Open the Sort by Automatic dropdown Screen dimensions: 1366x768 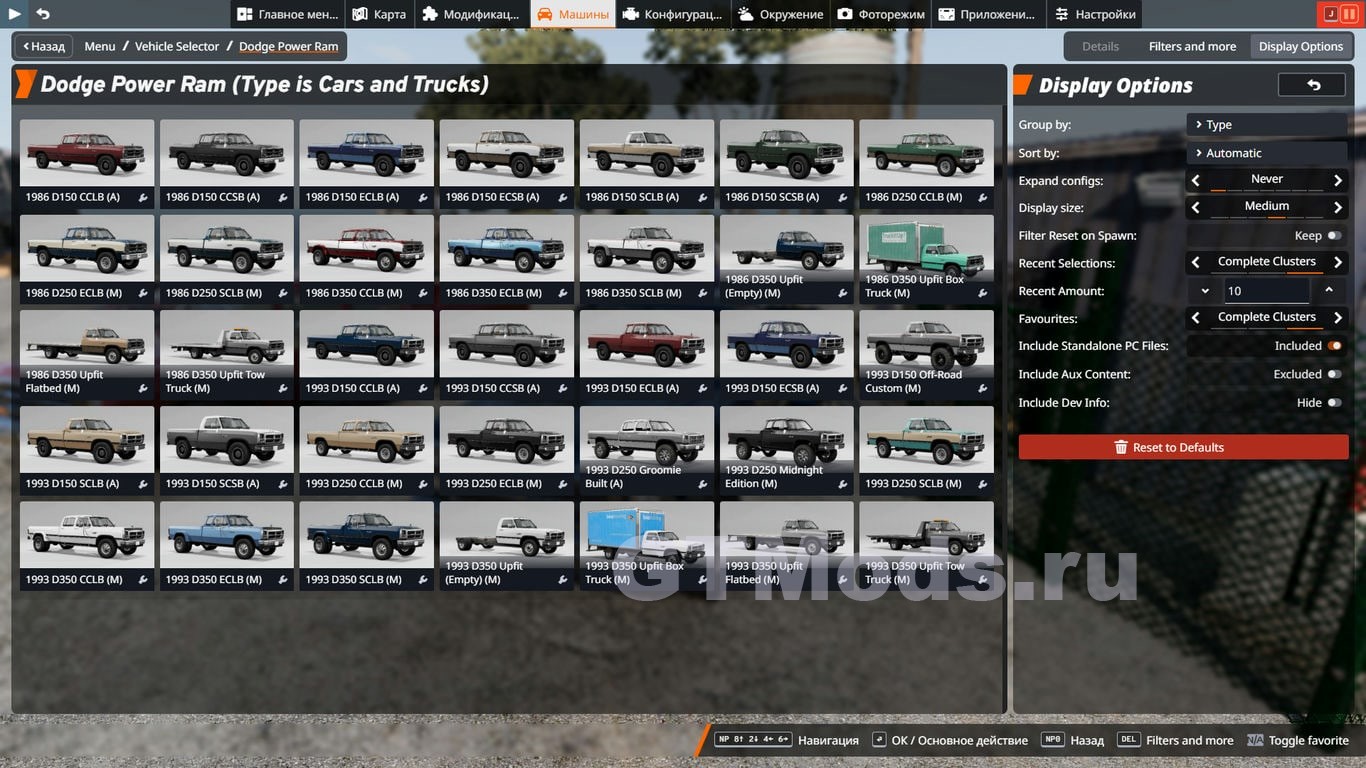pyautogui.click(x=1267, y=153)
